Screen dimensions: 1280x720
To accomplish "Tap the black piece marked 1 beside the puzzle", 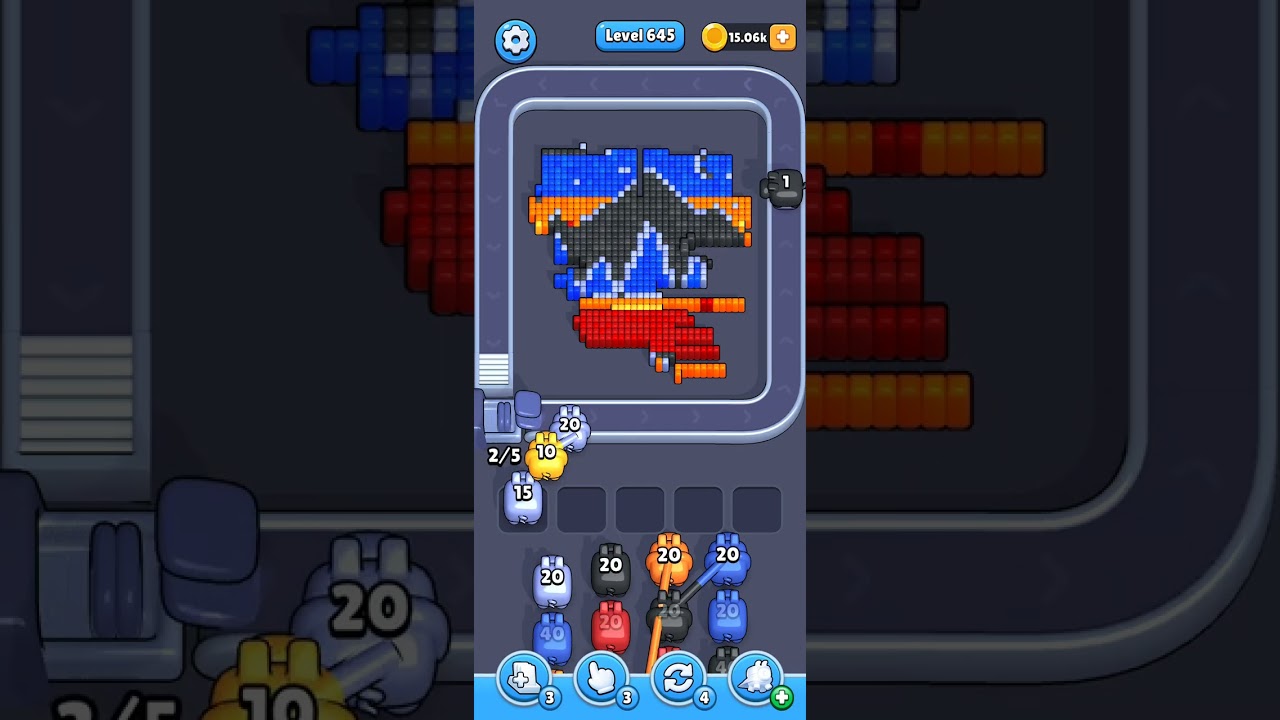I will [x=781, y=189].
